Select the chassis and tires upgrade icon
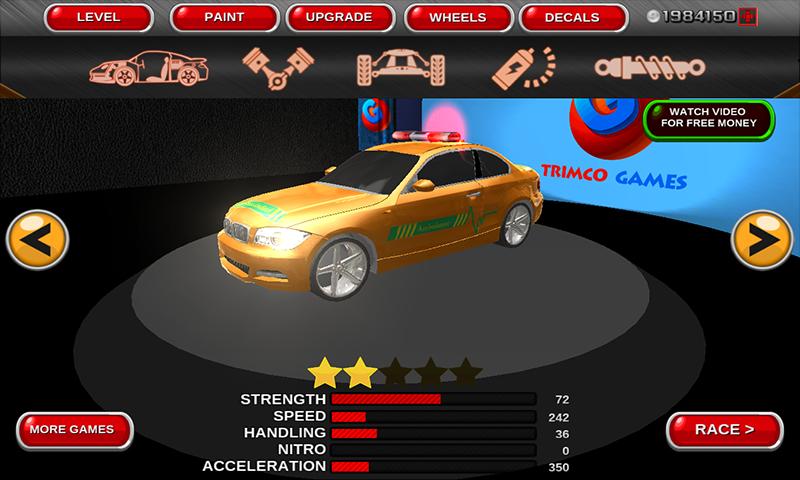Screen dimensions: 800x480 [x=399, y=66]
